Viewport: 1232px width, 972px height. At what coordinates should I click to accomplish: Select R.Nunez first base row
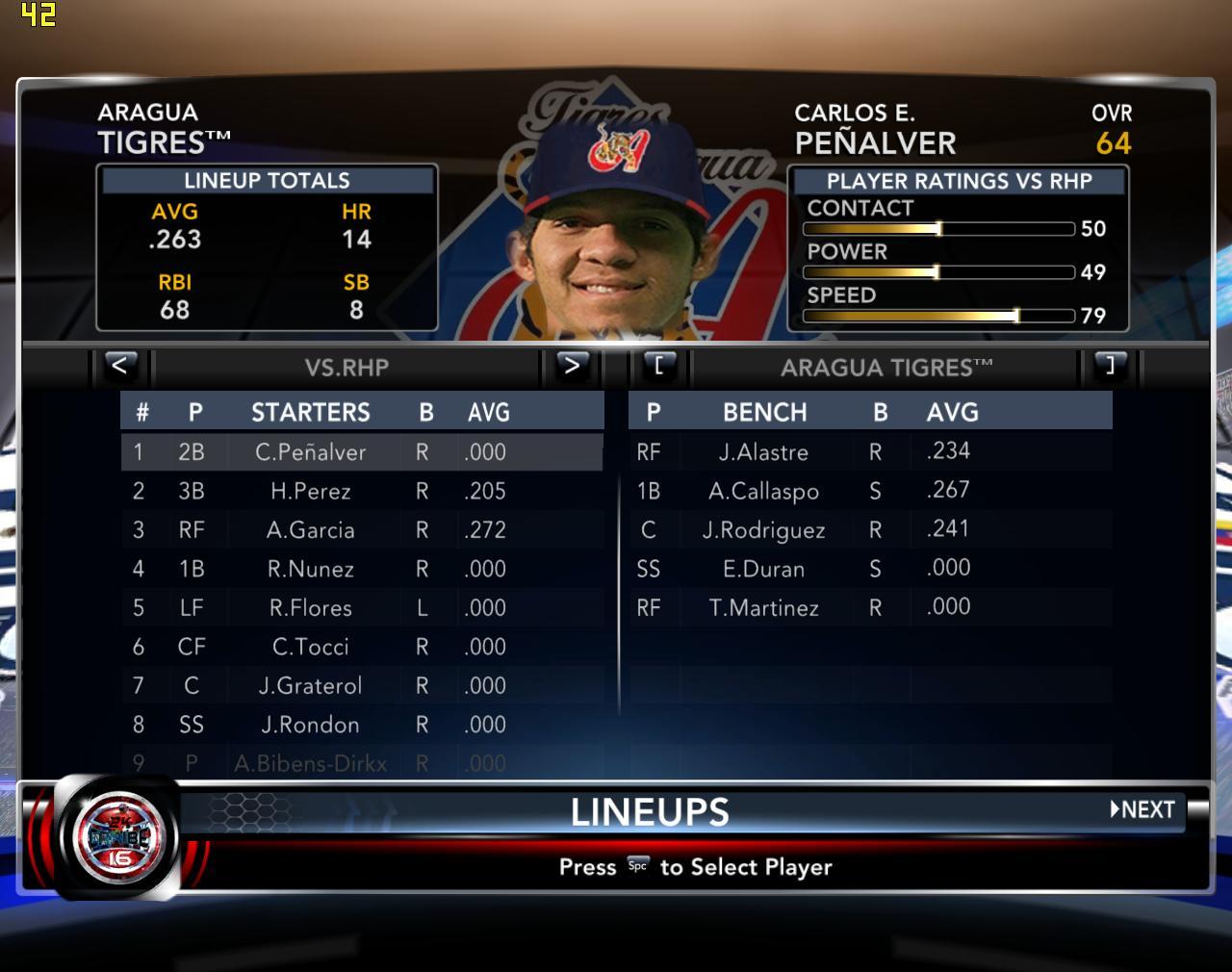click(310, 570)
